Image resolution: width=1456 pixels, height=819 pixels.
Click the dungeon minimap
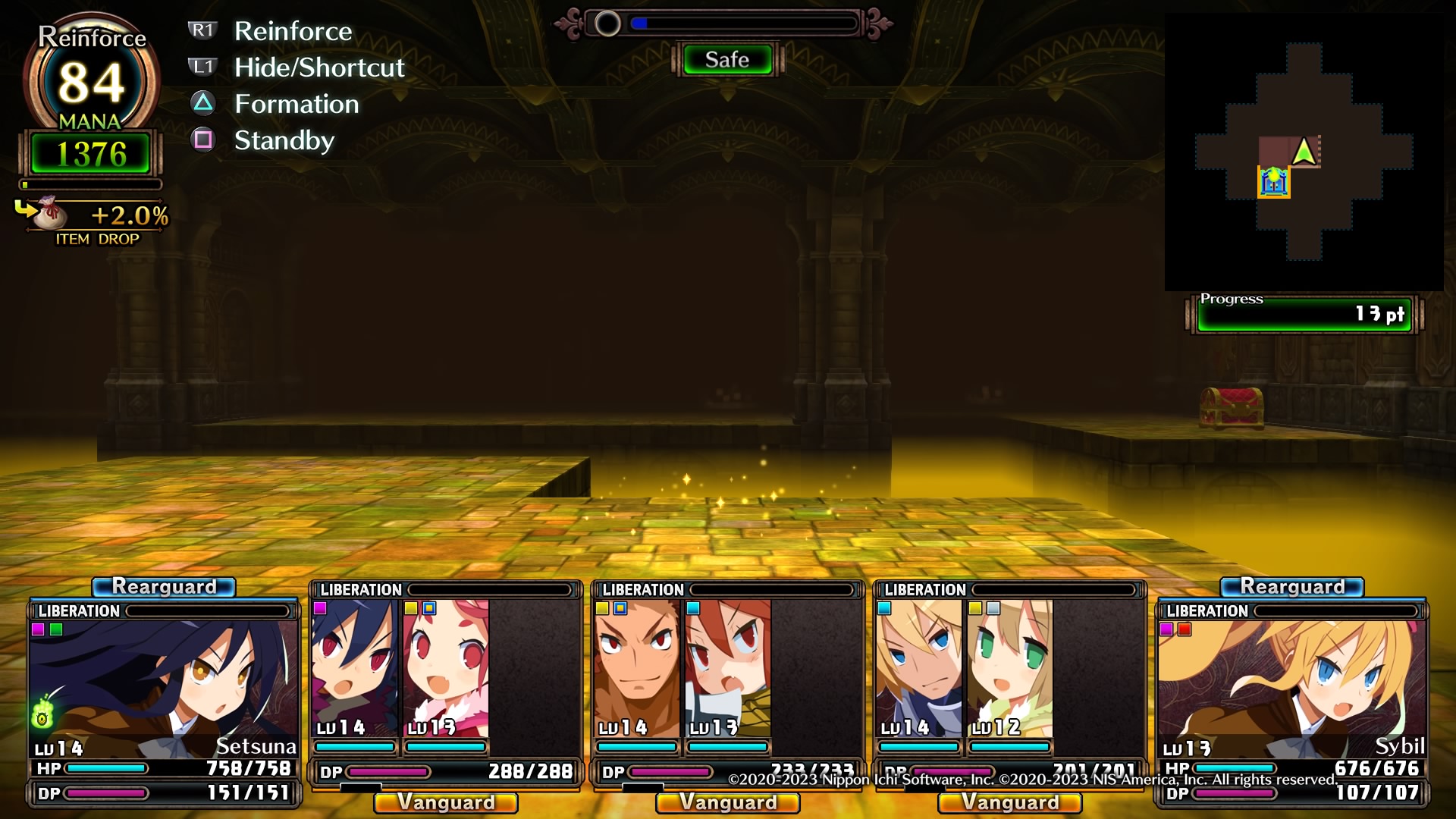1304,152
